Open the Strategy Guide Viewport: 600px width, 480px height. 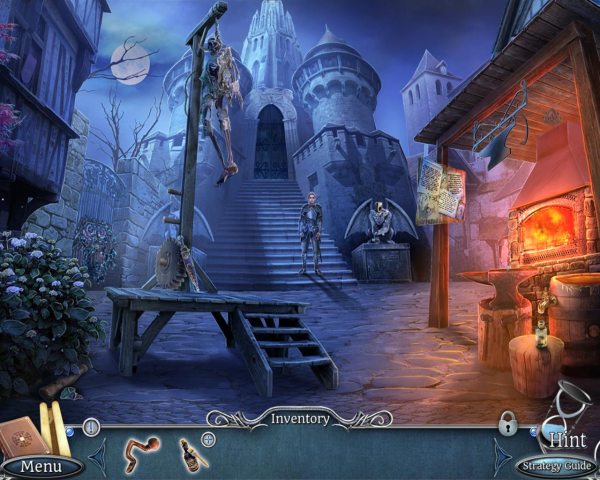555,466
